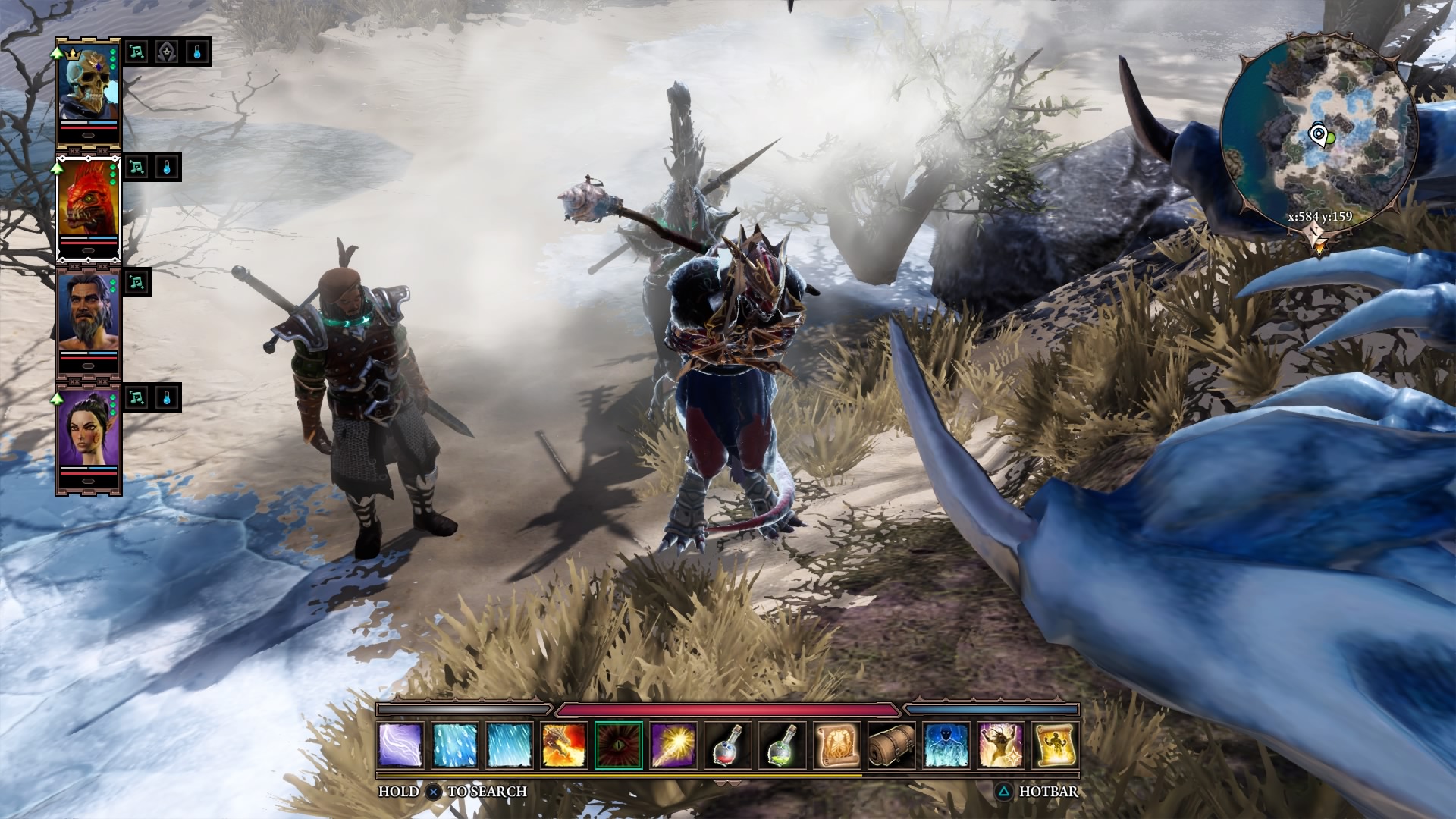
Task: Drink the red potion in the hotbar
Action: click(728, 745)
